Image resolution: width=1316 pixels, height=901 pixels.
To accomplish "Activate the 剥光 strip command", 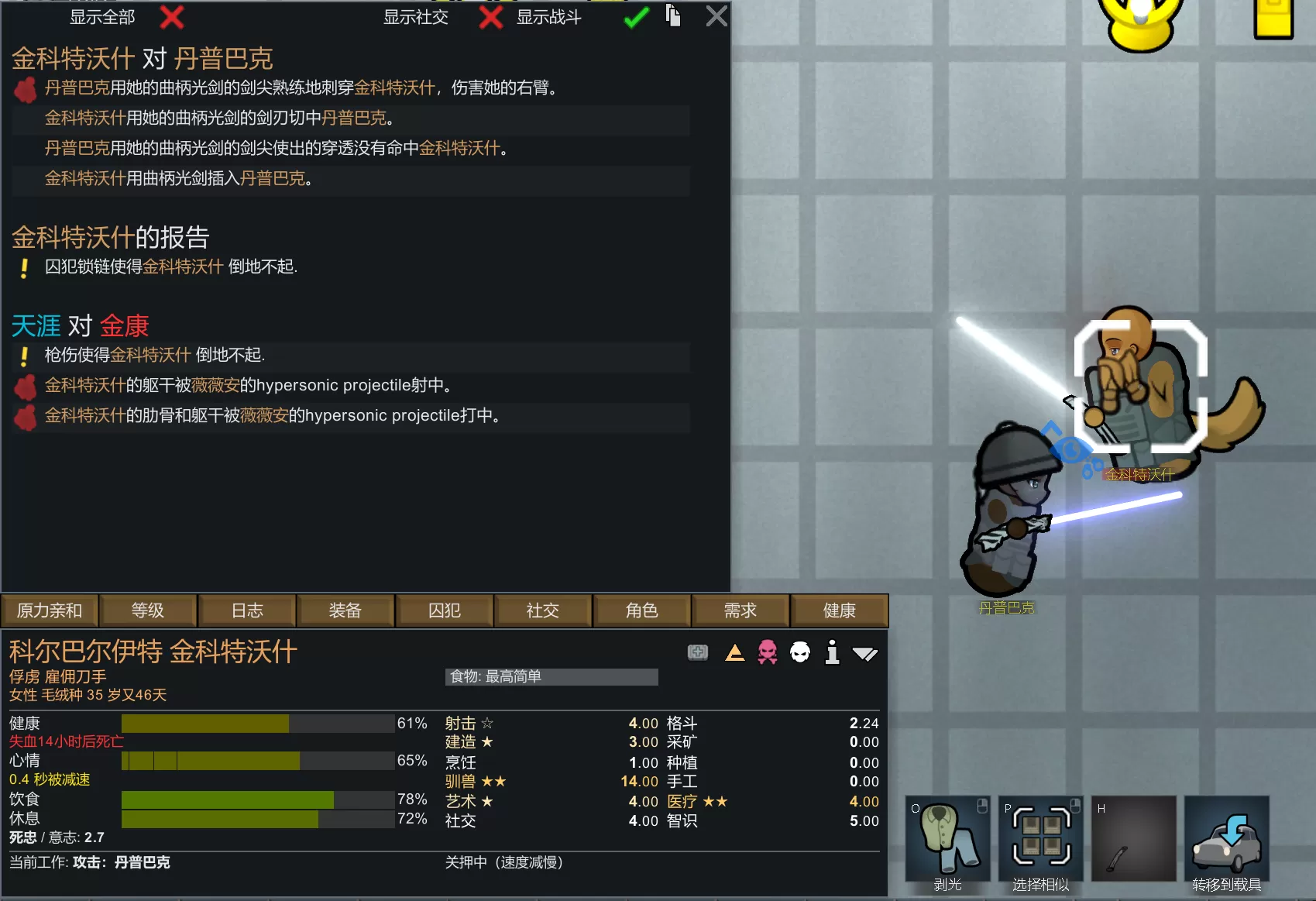I will [x=947, y=840].
